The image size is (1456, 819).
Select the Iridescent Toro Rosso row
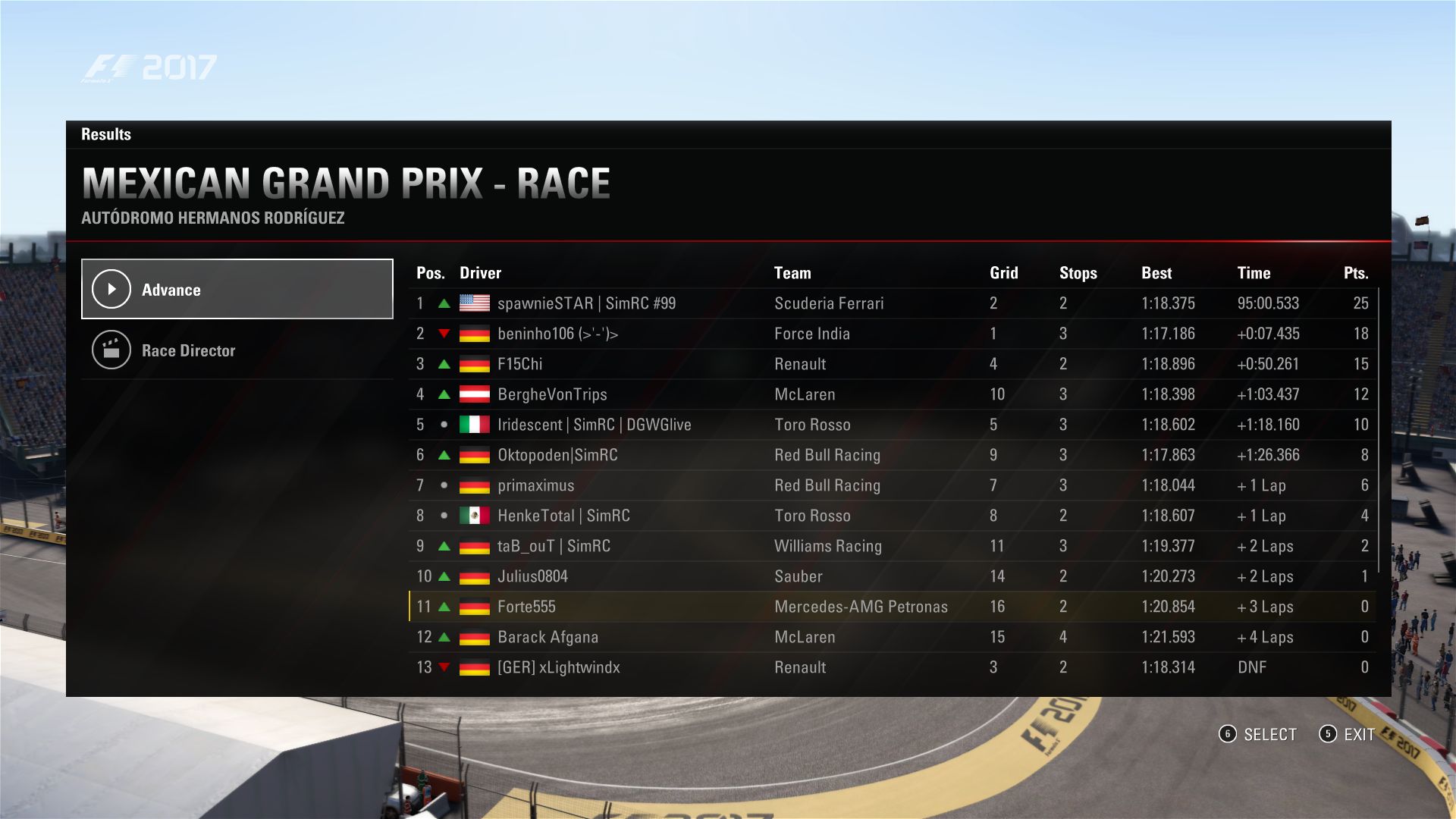tap(891, 425)
